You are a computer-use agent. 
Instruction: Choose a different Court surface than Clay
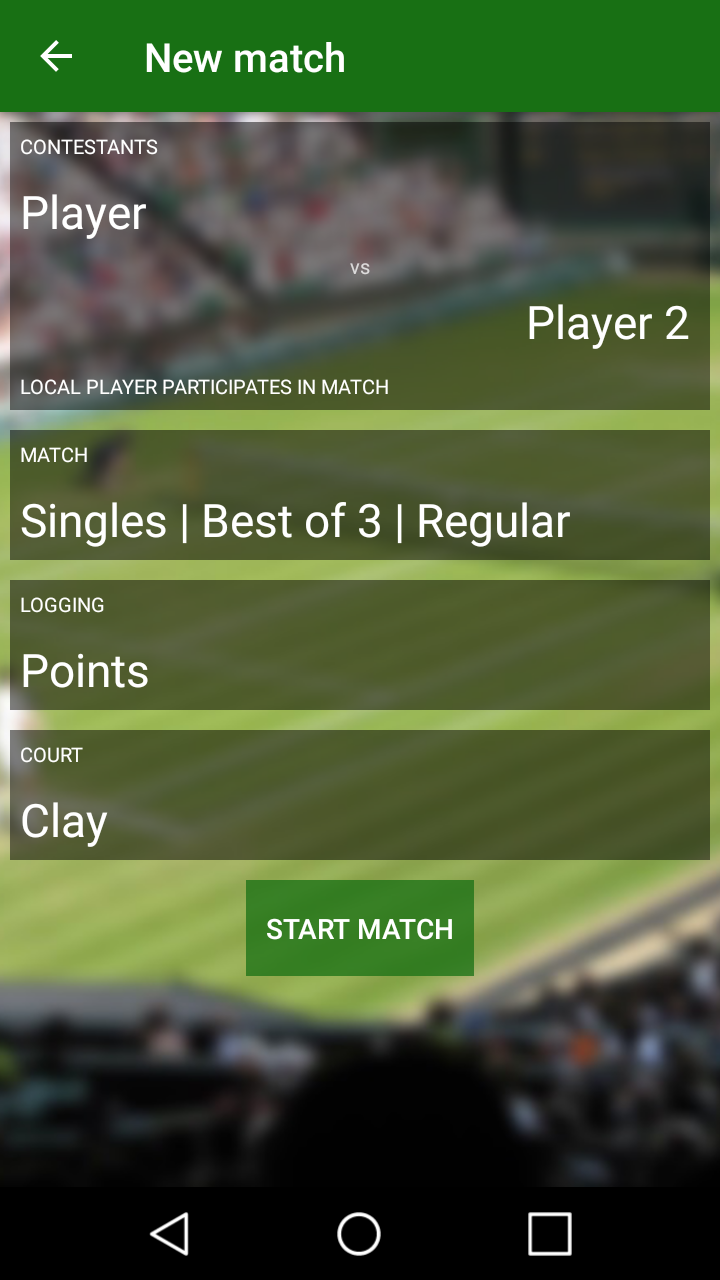tap(360, 796)
